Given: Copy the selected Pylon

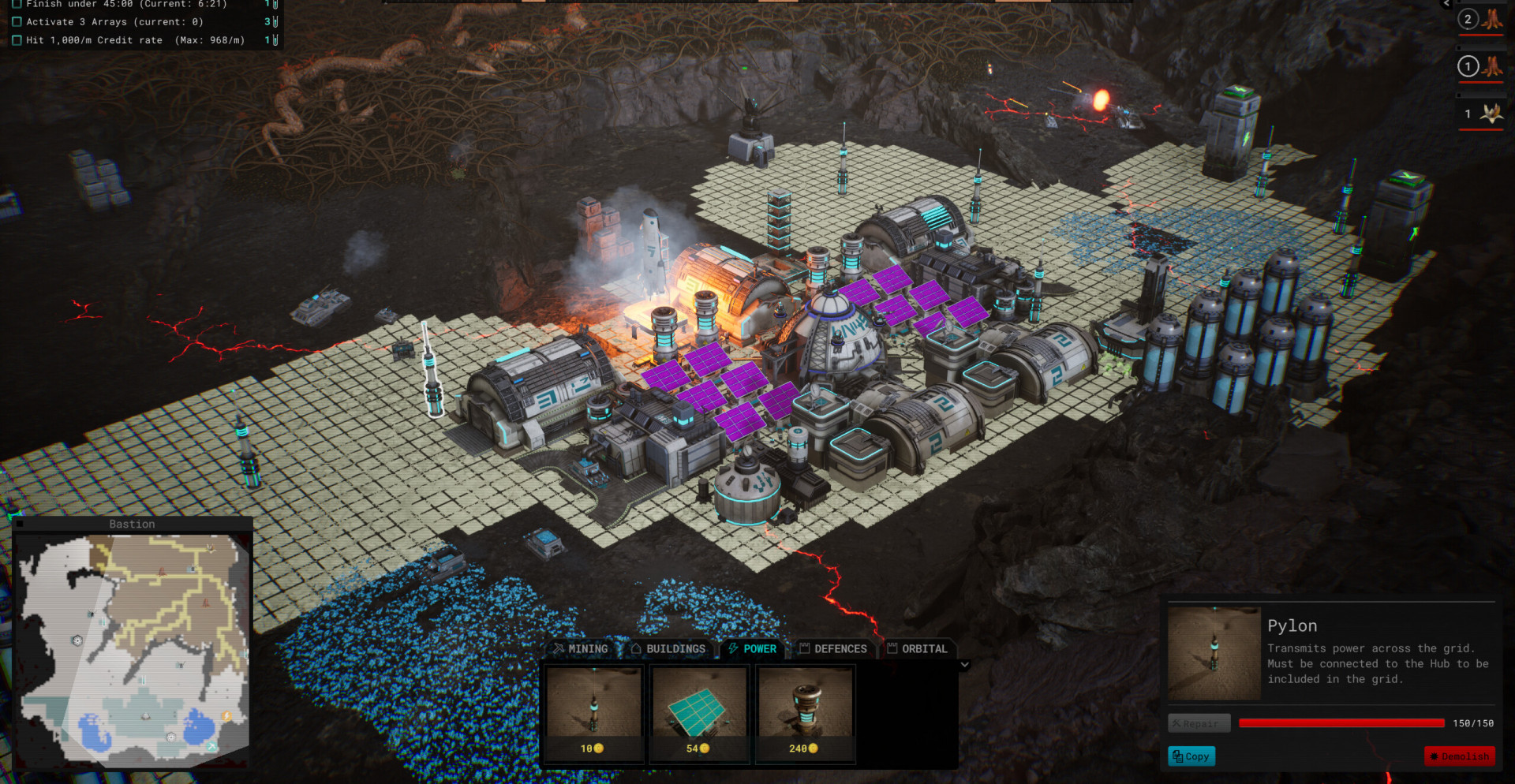Looking at the screenshot, I should coord(1191,756).
